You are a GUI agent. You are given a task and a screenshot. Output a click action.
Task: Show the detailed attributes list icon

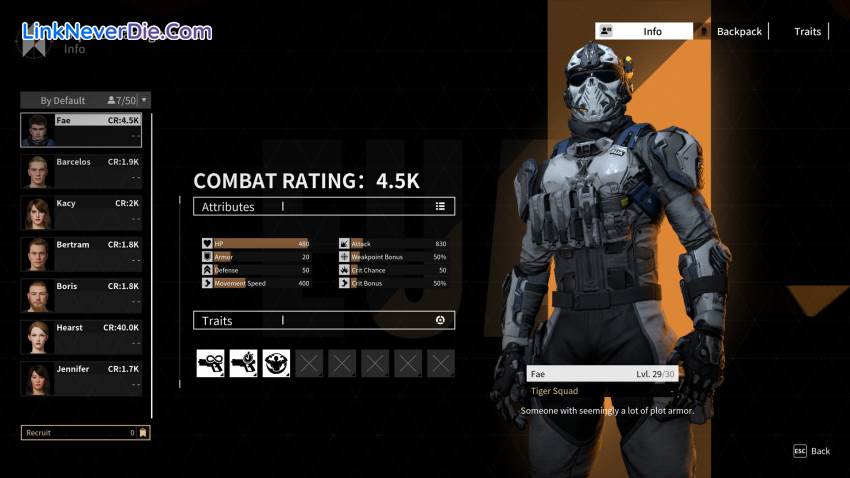[440, 207]
